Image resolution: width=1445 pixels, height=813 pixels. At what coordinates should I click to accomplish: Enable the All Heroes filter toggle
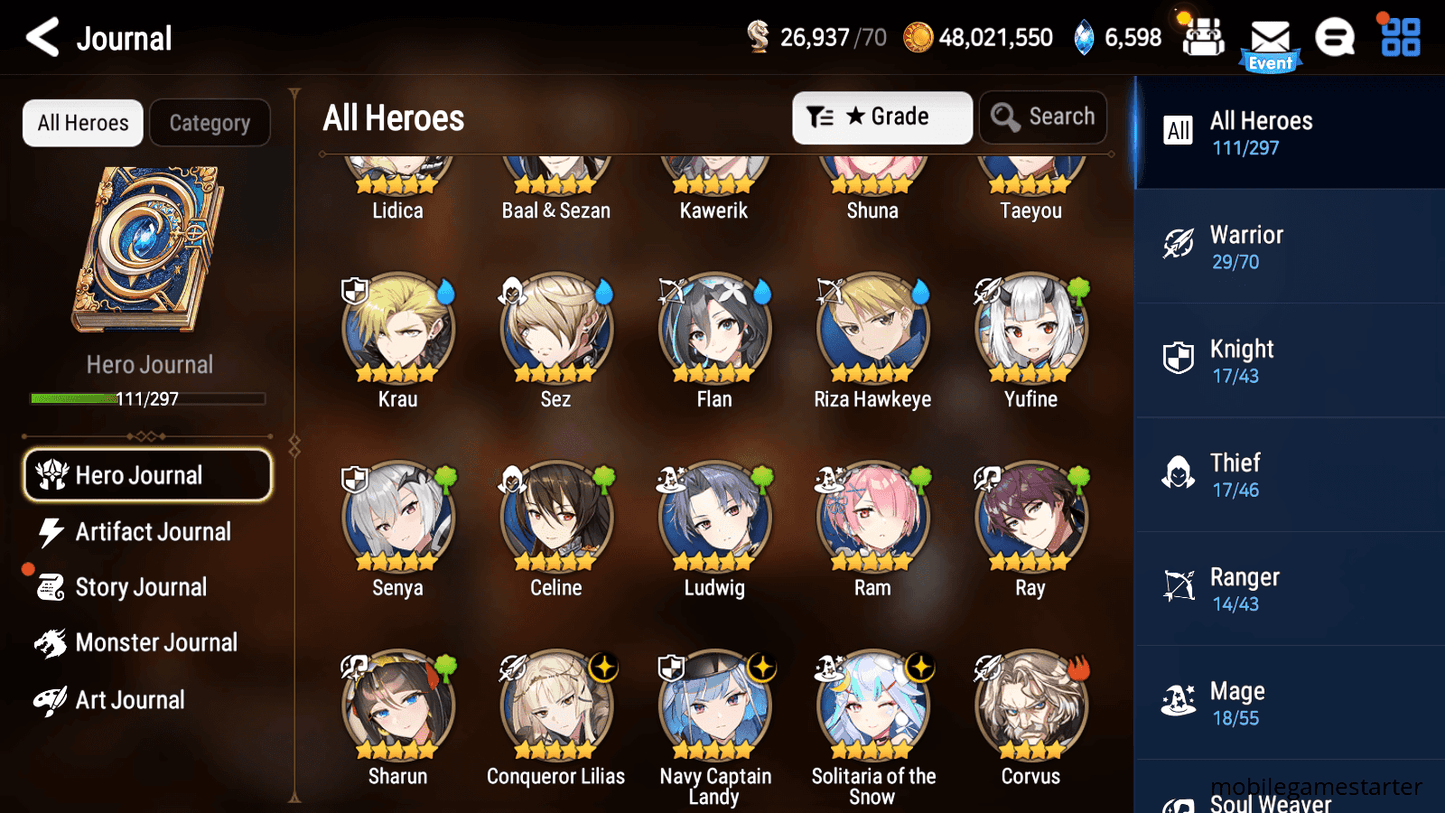[x=82, y=122]
